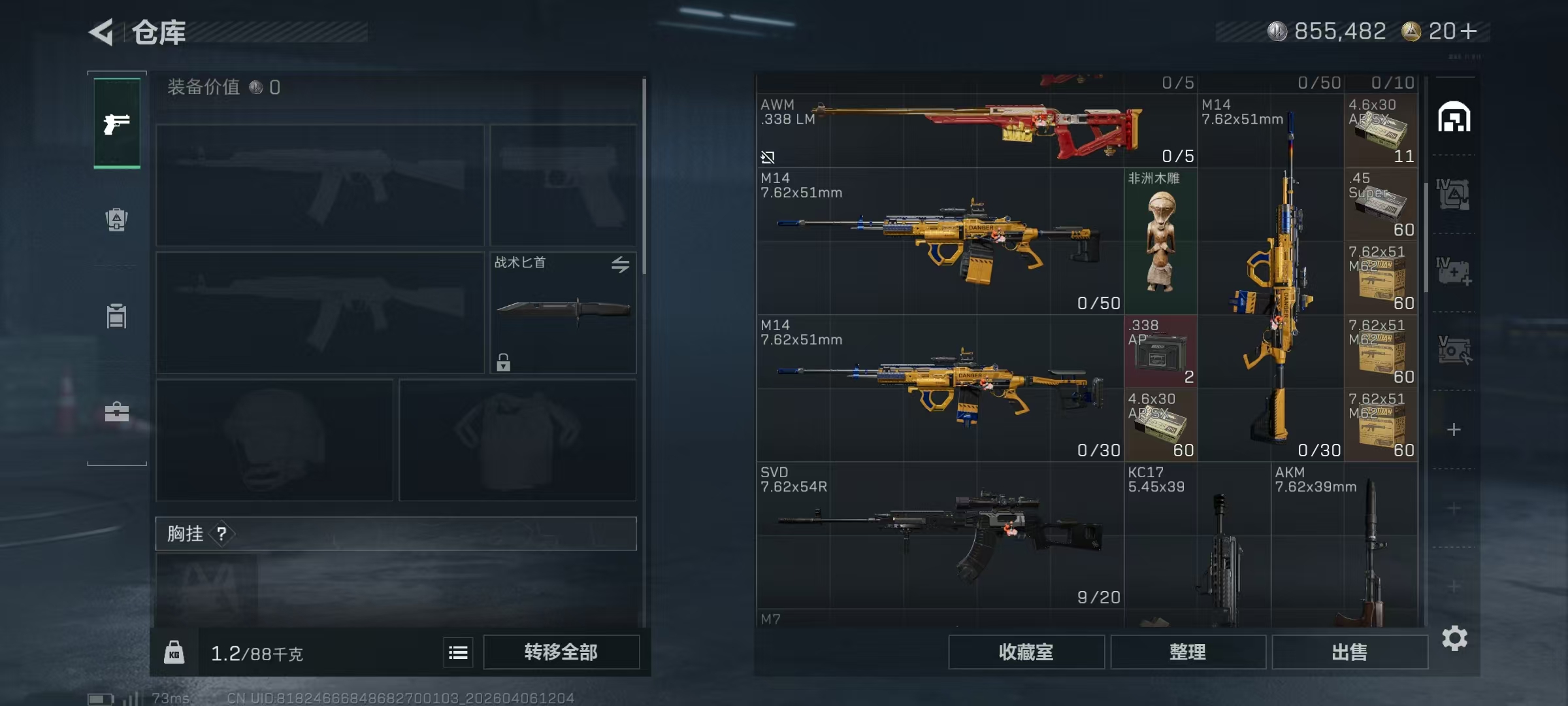Open the 收藏室 collection room
This screenshot has height=706, width=1568.
(x=1026, y=652)
